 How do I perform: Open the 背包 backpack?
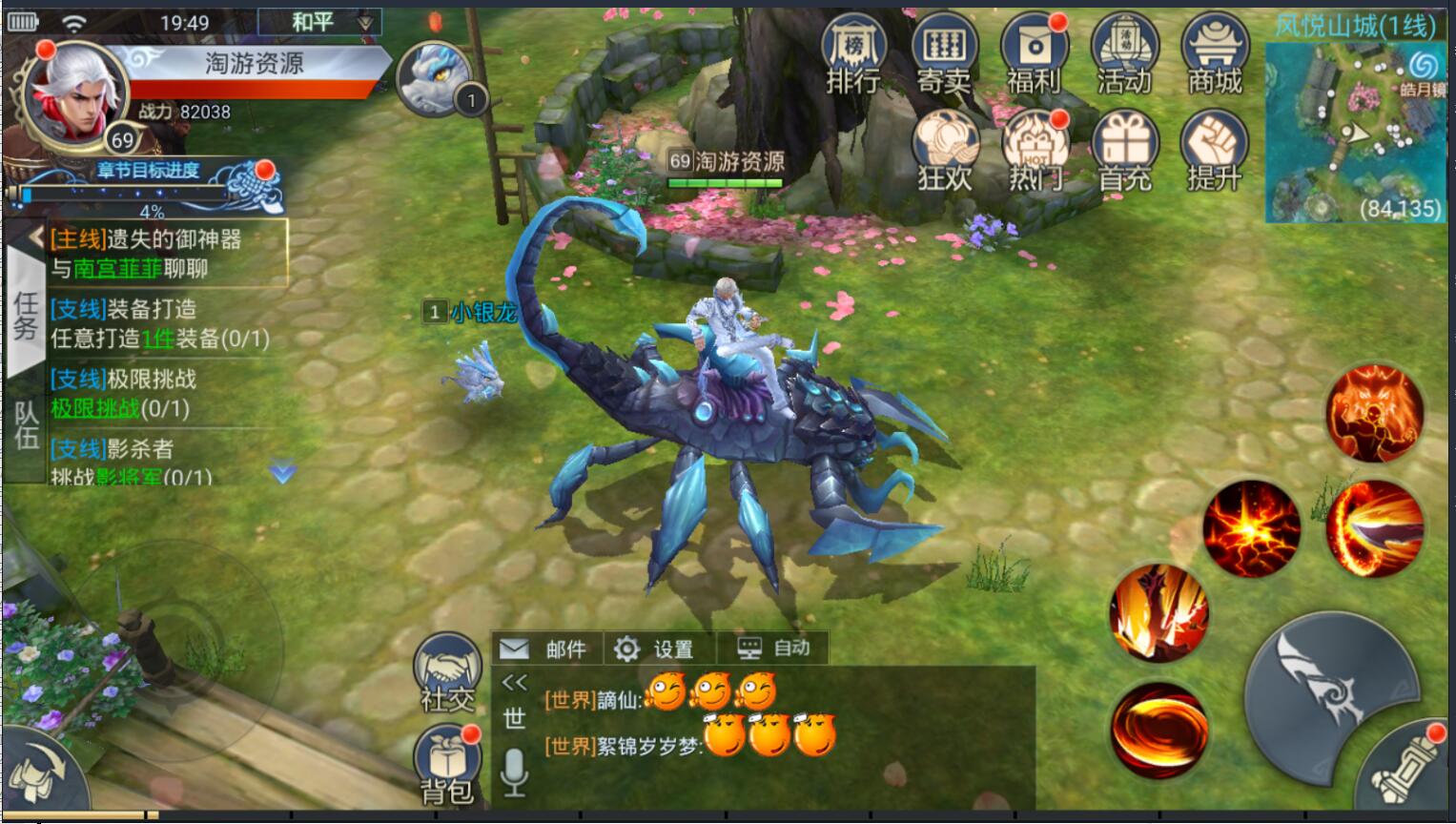coord(447,765)
